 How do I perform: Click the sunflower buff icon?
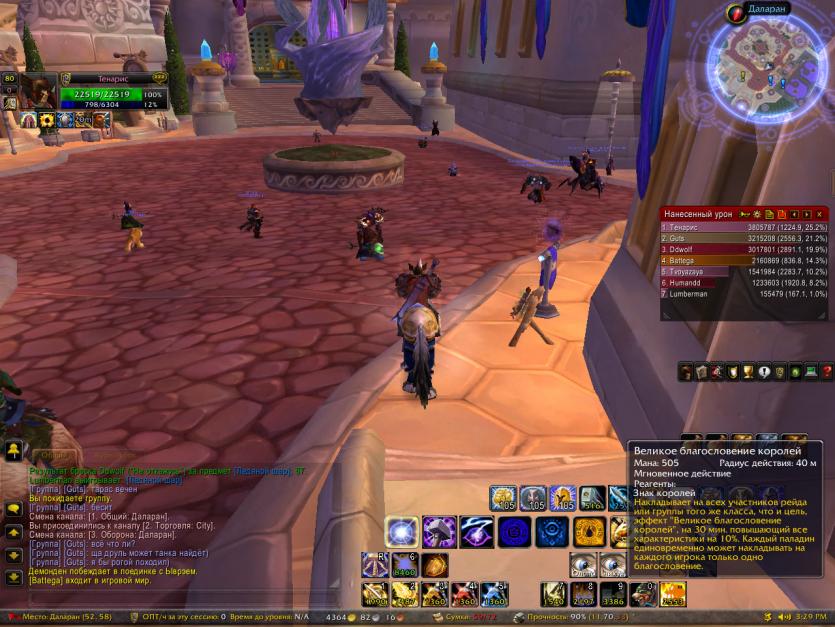[x=45, y=121]
